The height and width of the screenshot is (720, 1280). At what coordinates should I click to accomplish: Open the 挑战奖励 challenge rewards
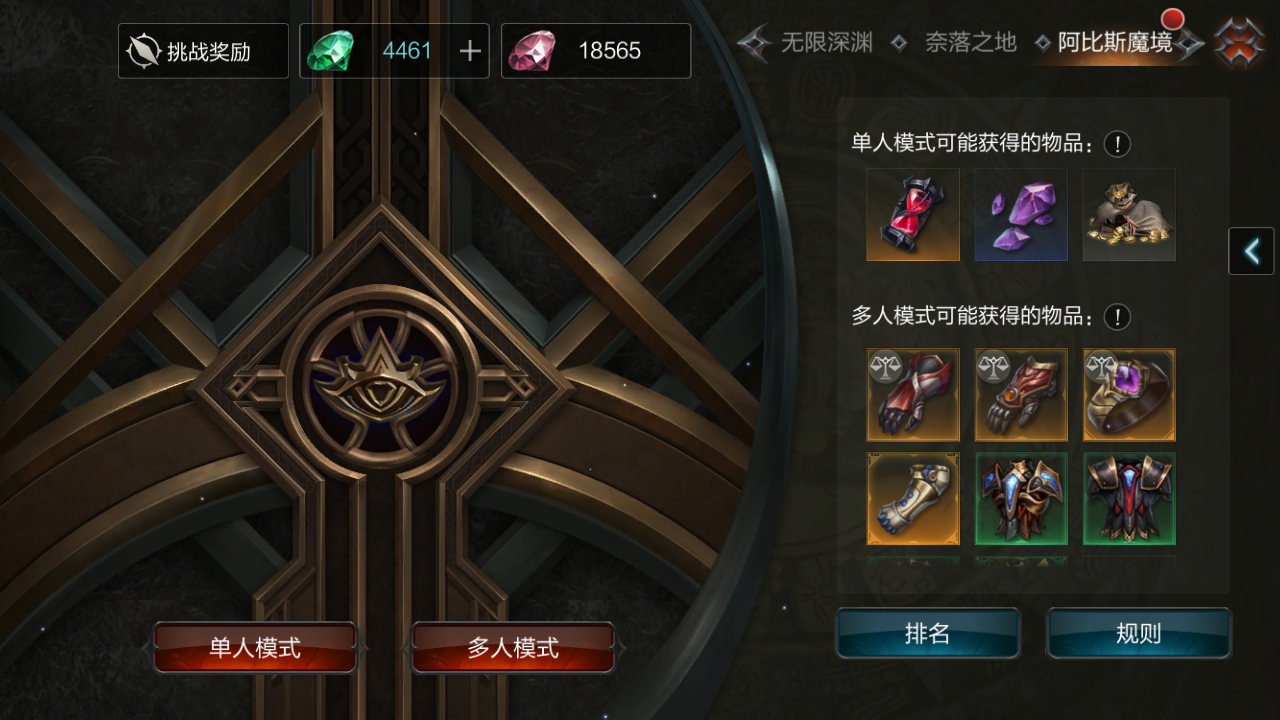[203, 51]
